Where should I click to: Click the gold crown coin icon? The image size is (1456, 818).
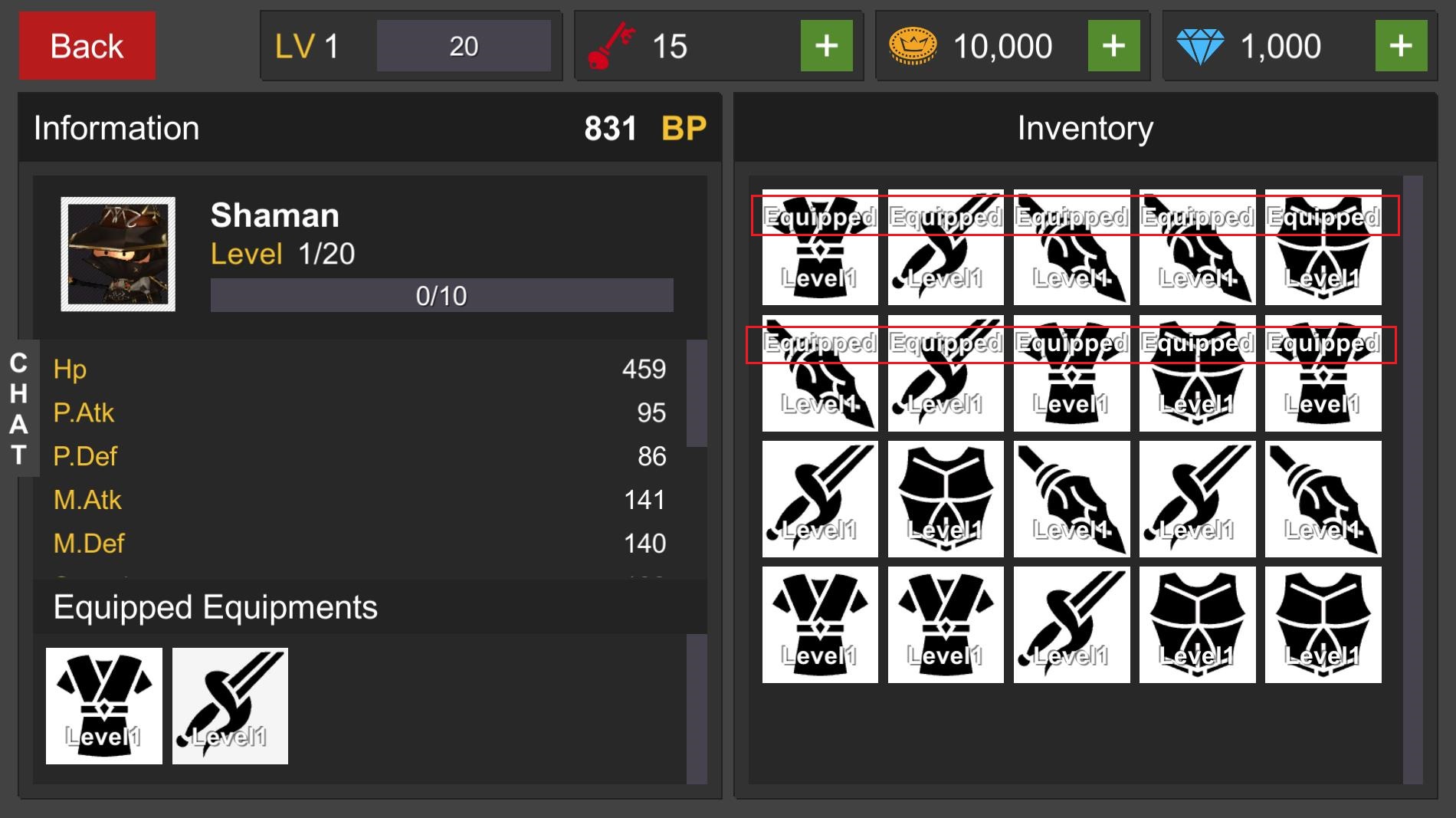(914, 45)
